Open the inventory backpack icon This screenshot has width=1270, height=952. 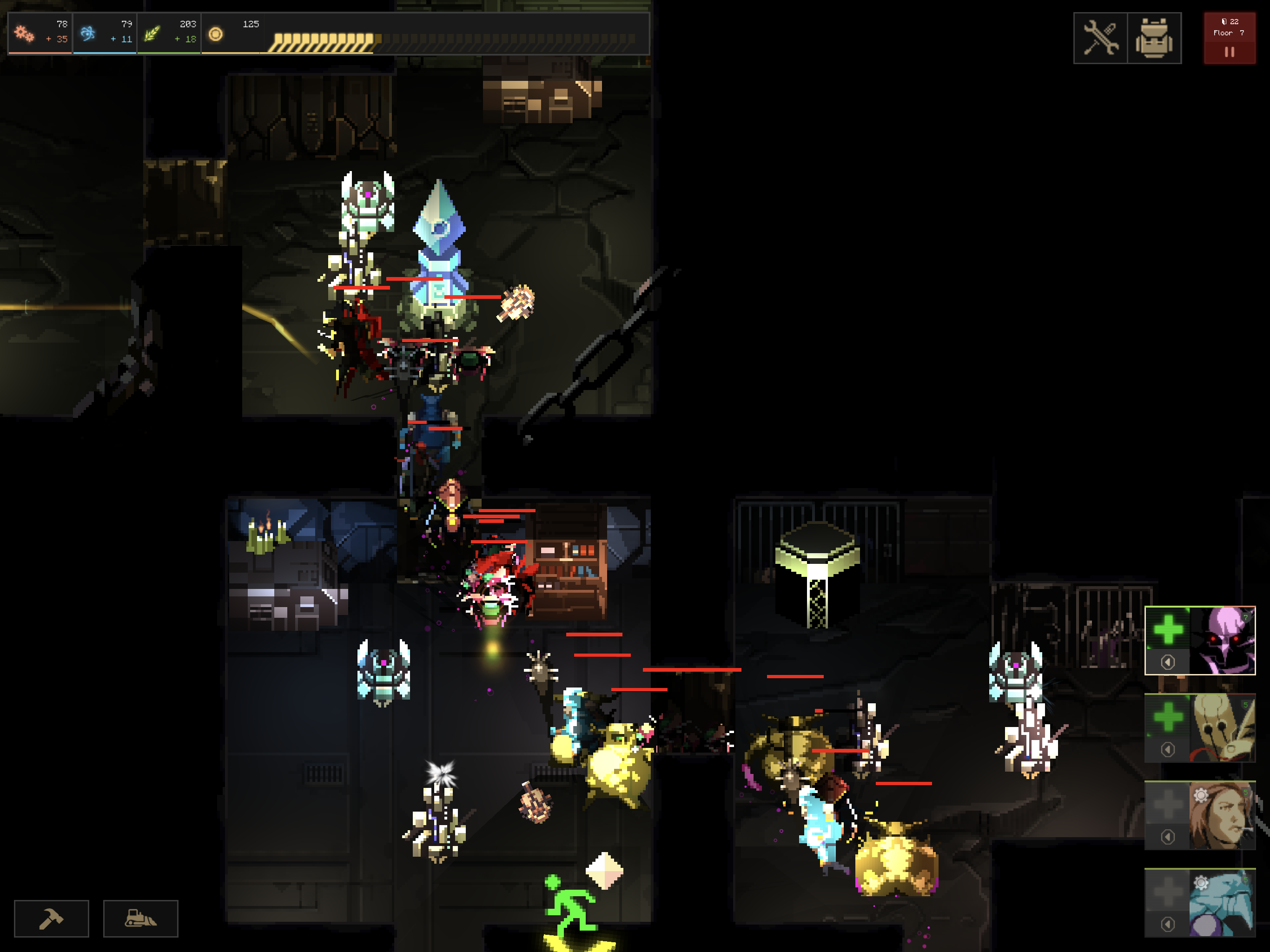point(1154,36)
